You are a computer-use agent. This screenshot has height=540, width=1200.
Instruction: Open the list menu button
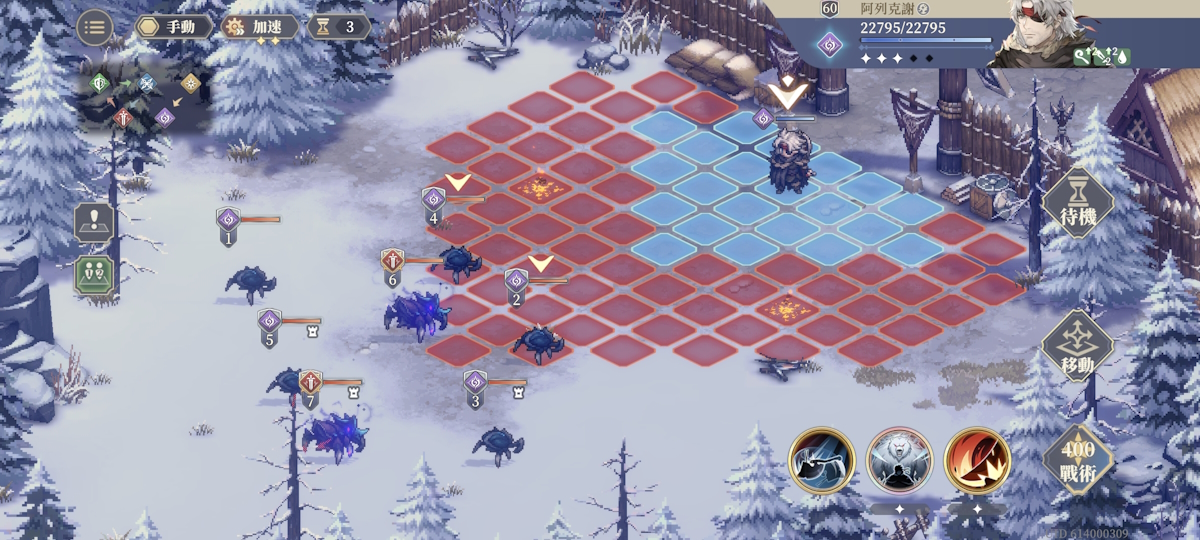pos(95,27)
